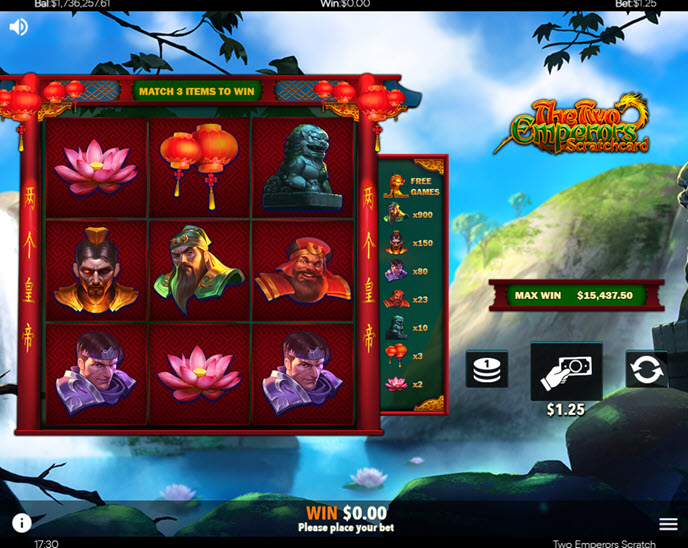Pick the green-robed bearded emperor tile
The height and width of the screenshot is (548, 688).
pyautogui.click(x=200, y=270)
